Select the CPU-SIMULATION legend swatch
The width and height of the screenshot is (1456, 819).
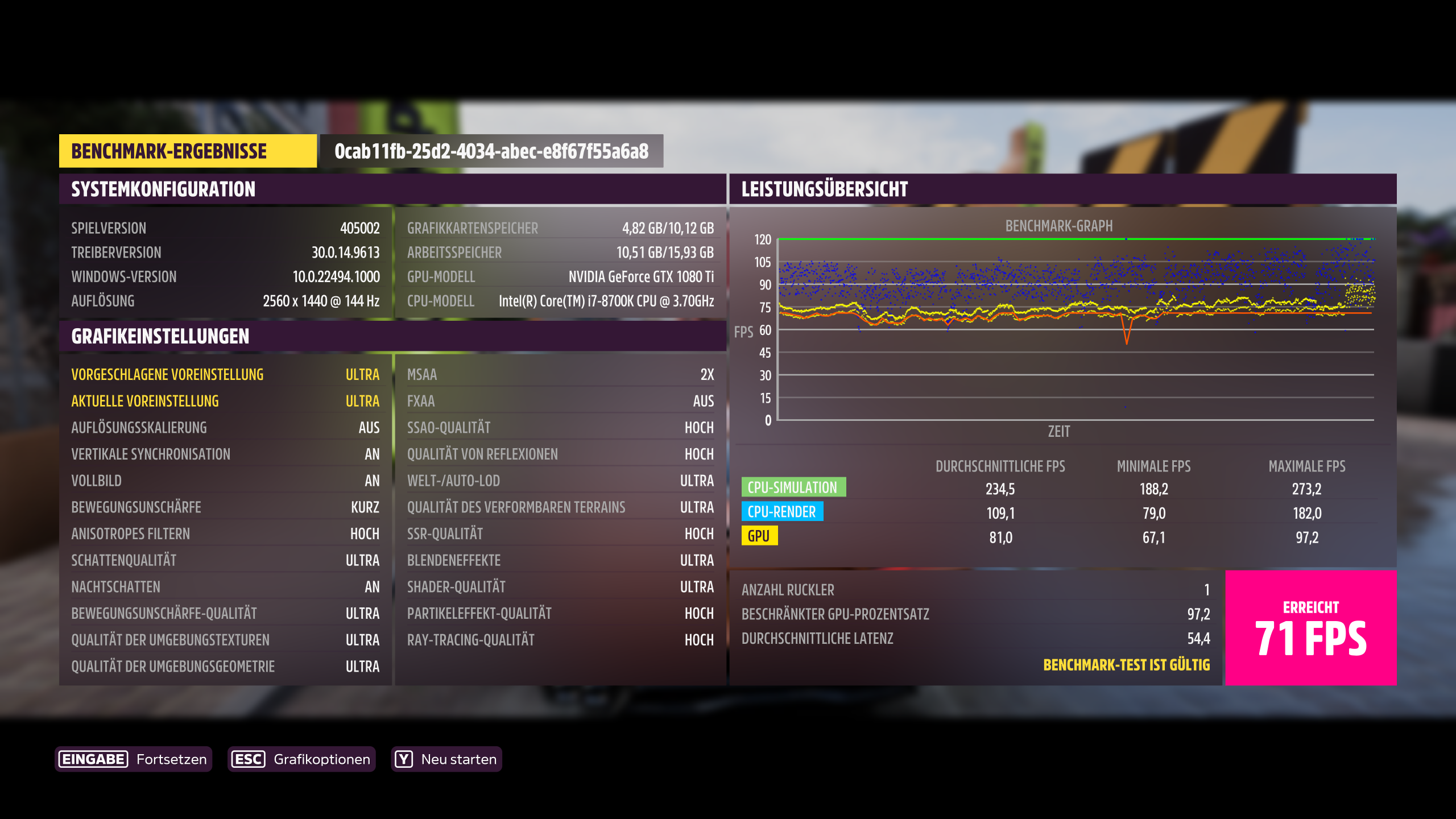[x=793, y=487]
